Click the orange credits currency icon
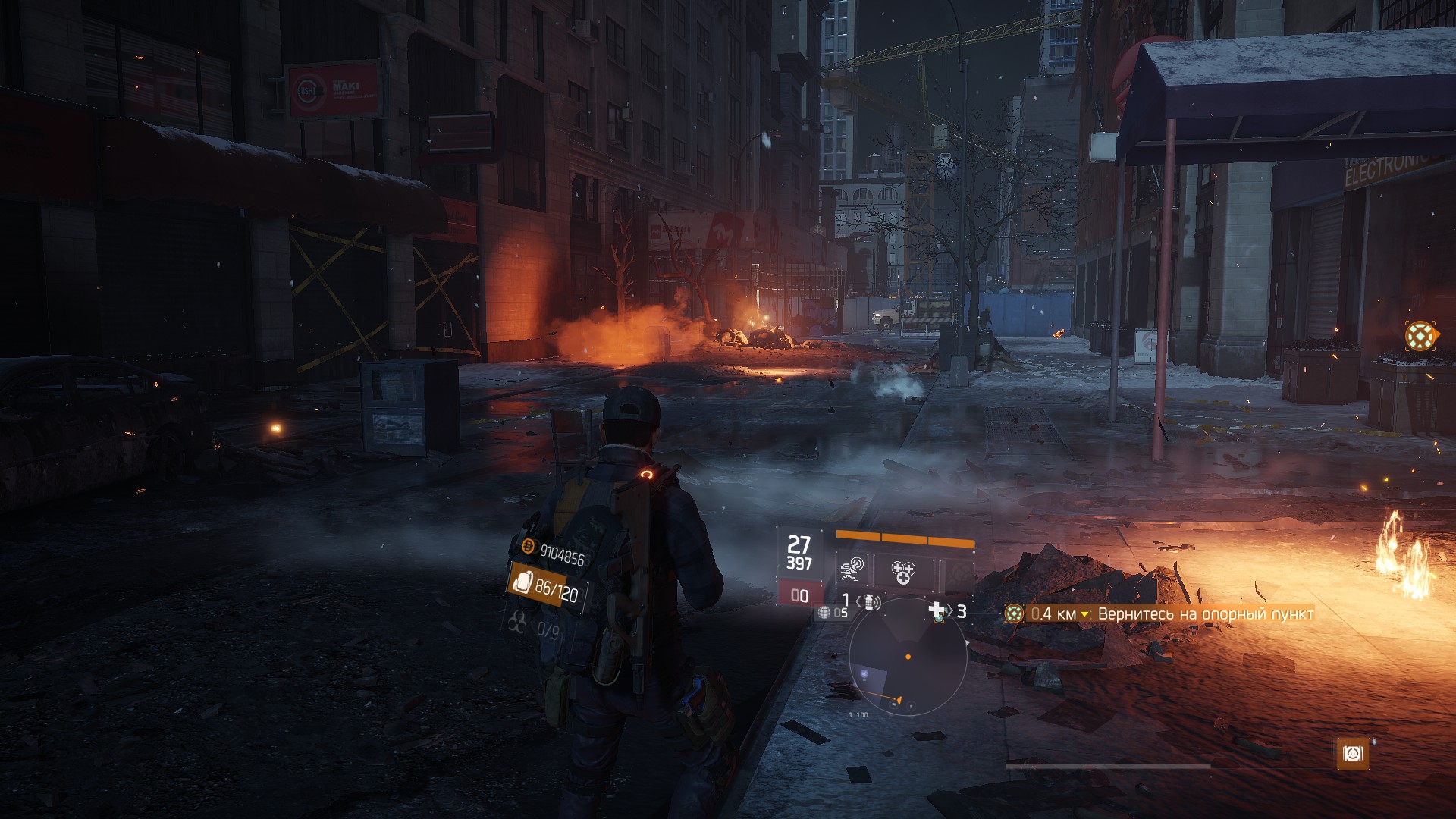This screenshot has width=1456, height=819. [x=528, y=547]
